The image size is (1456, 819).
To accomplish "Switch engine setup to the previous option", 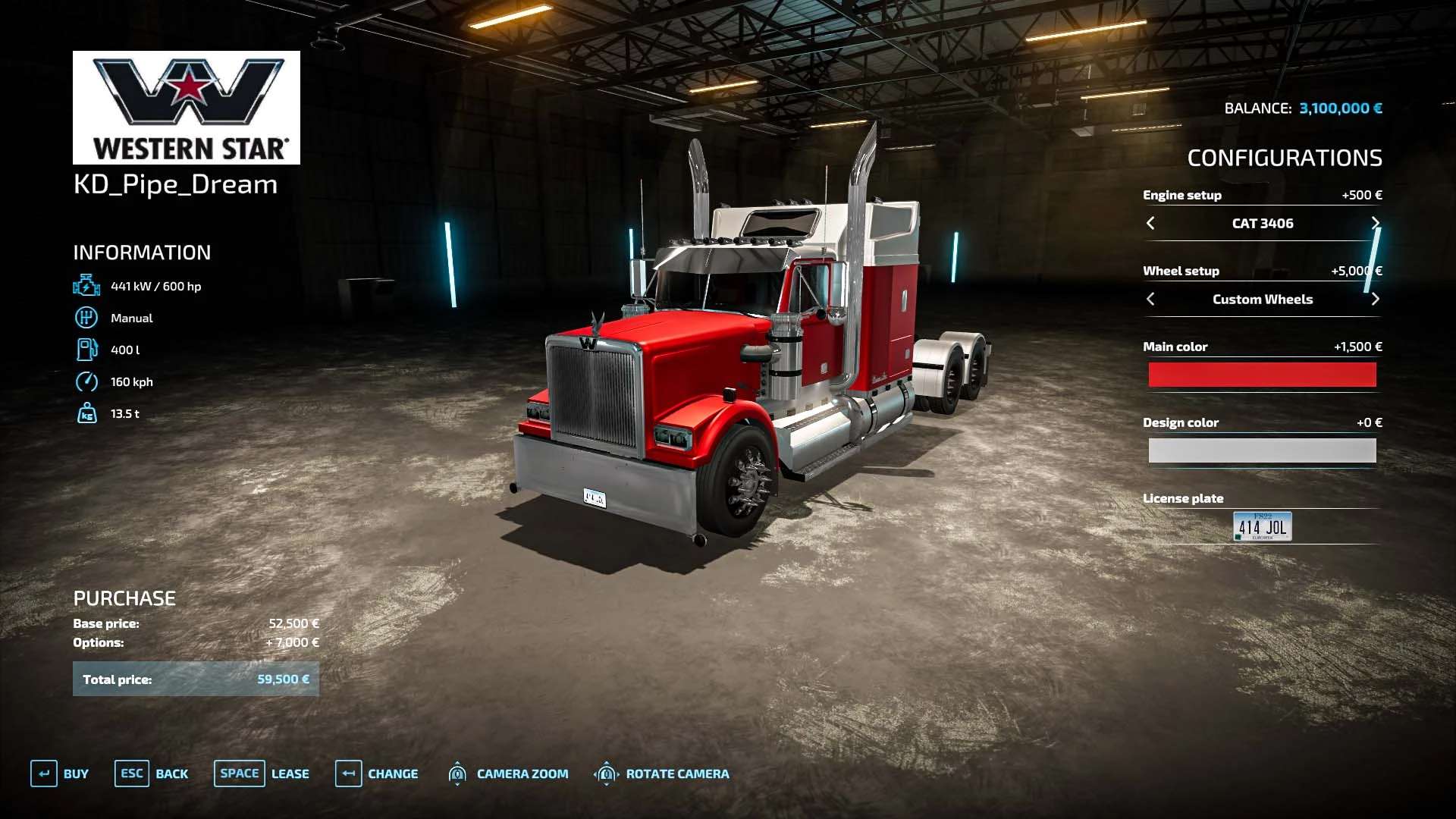I will [x=1150, y=223].
